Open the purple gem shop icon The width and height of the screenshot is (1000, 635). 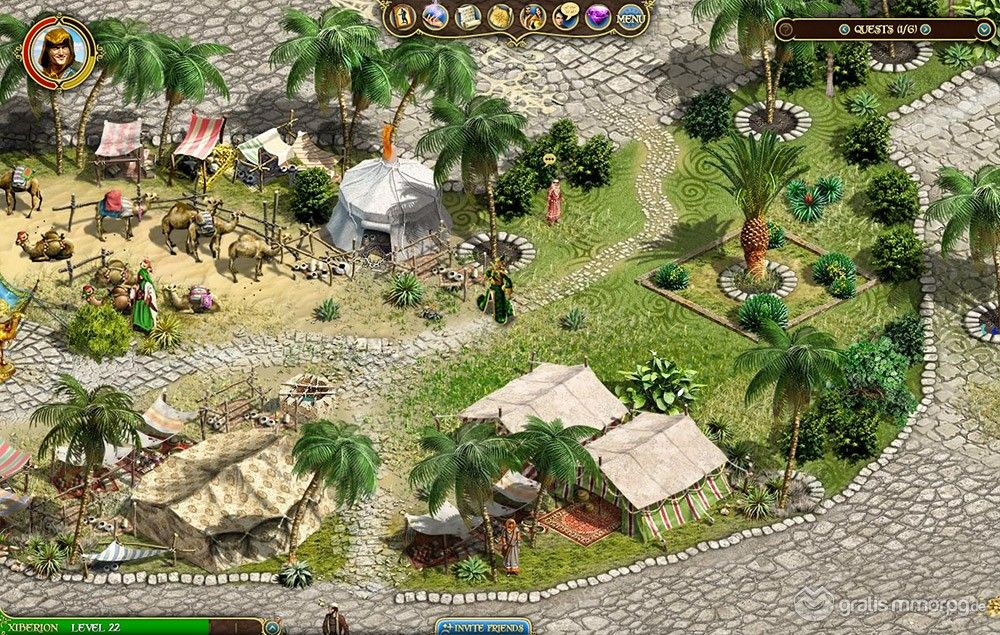pos(598,16)
